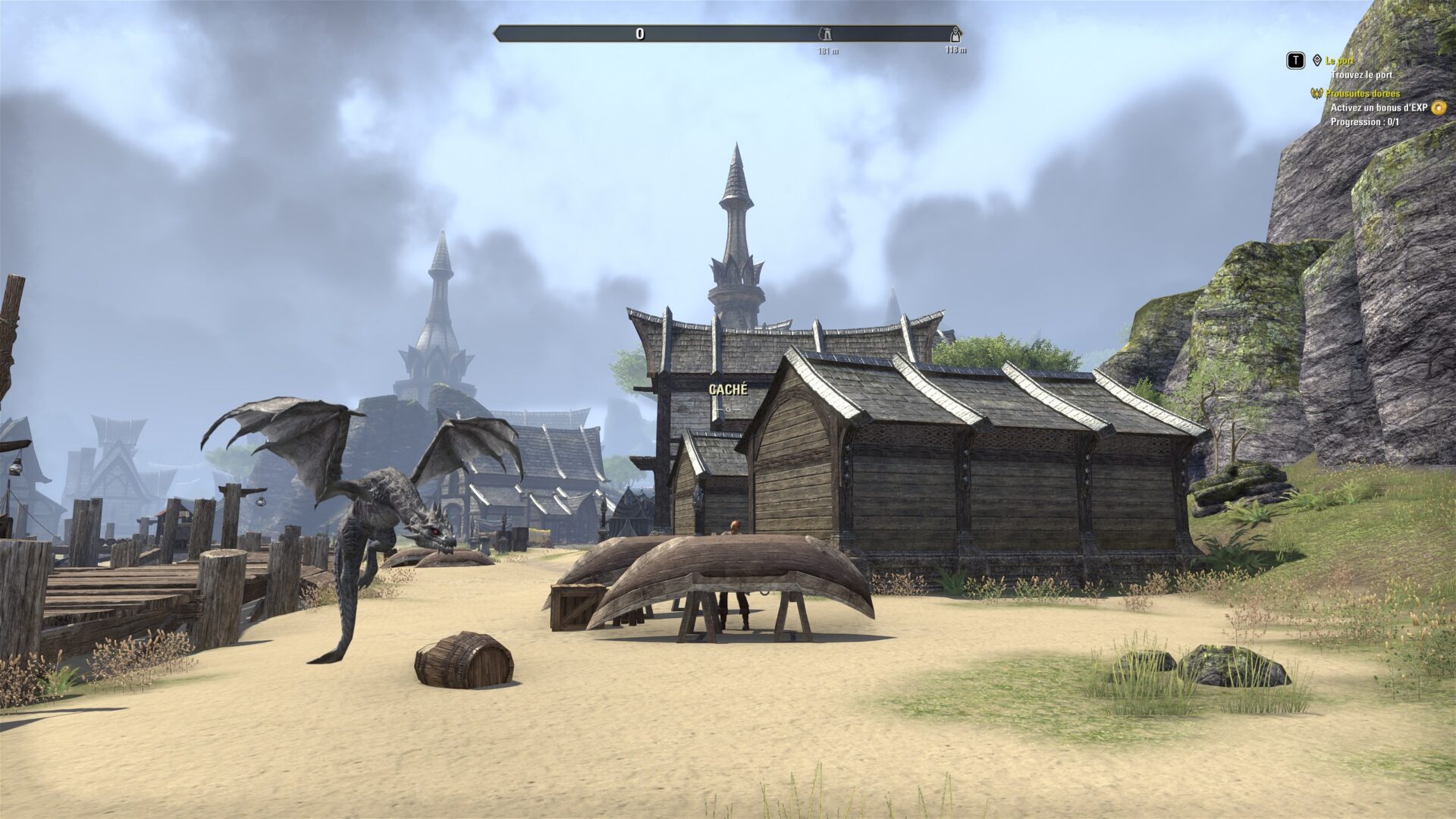The image size is (1456, 819).
Task: Select the "Le port" quest in tracker
Action: point(1340,61)
